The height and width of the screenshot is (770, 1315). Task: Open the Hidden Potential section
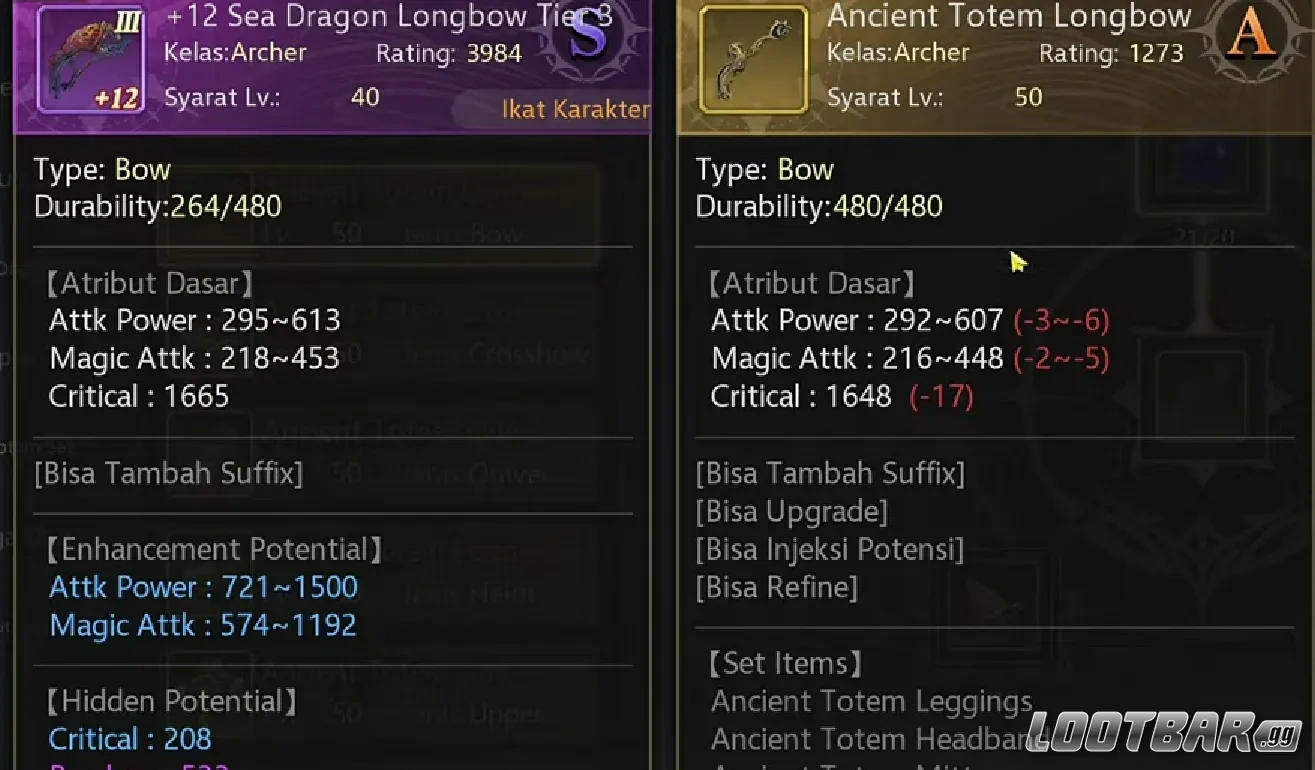coord(170,701)
